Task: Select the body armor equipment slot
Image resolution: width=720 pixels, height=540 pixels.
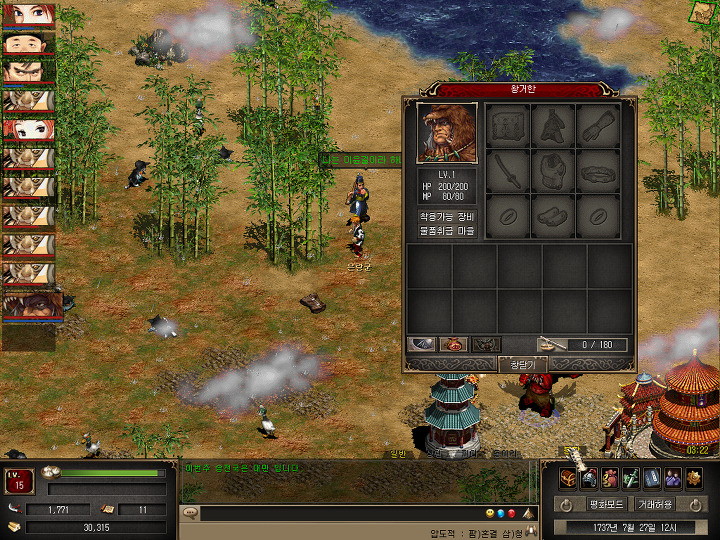Action: pos(553,169)
